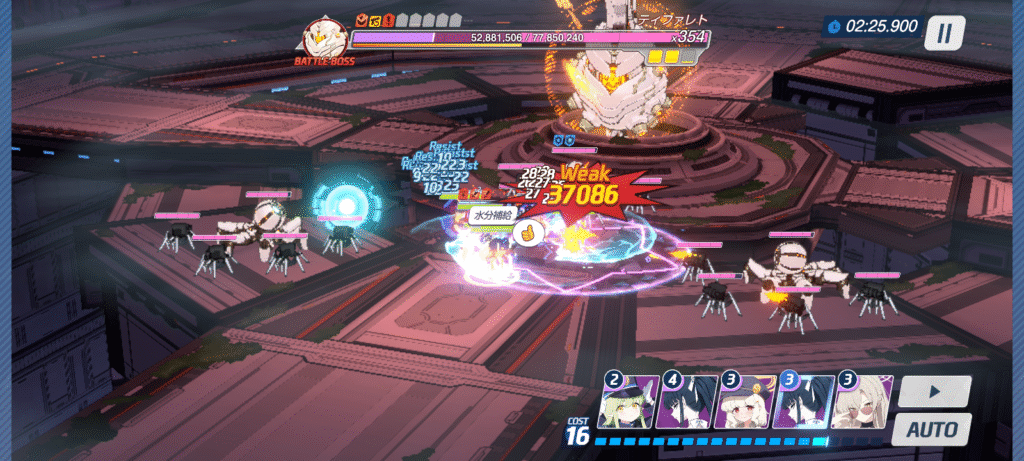The height and width of the screenshot is (461, 1024).
Task: Pause the battle
Action: point(943,33)
